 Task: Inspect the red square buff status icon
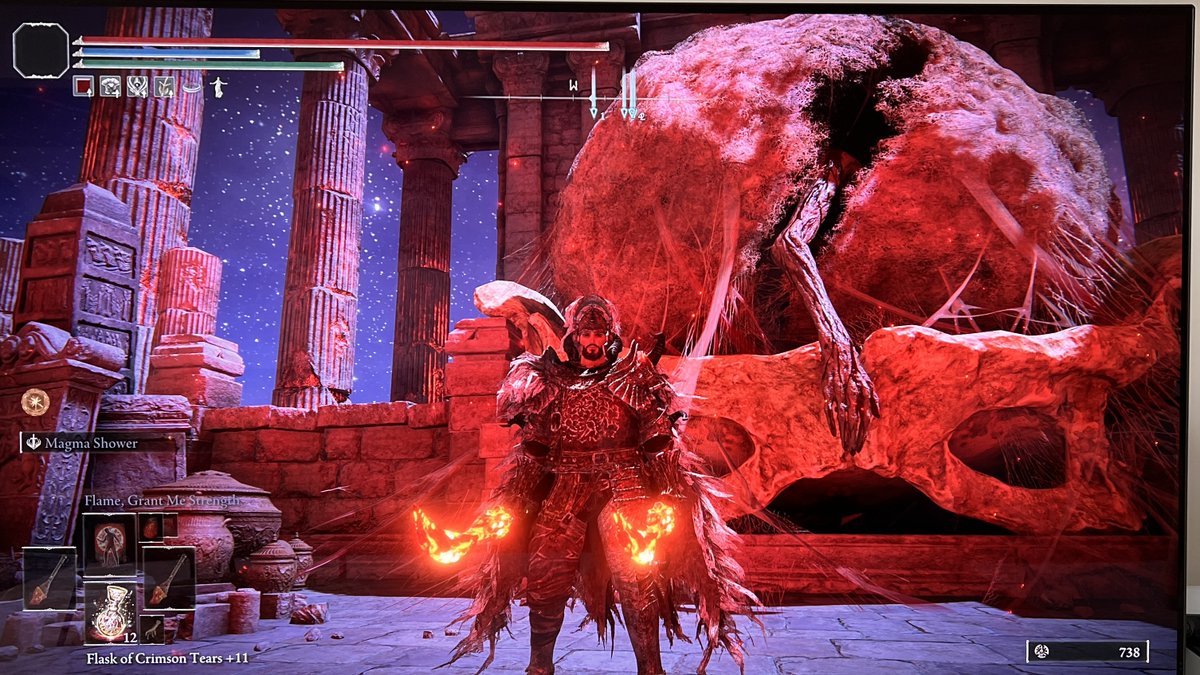(84, 87)
